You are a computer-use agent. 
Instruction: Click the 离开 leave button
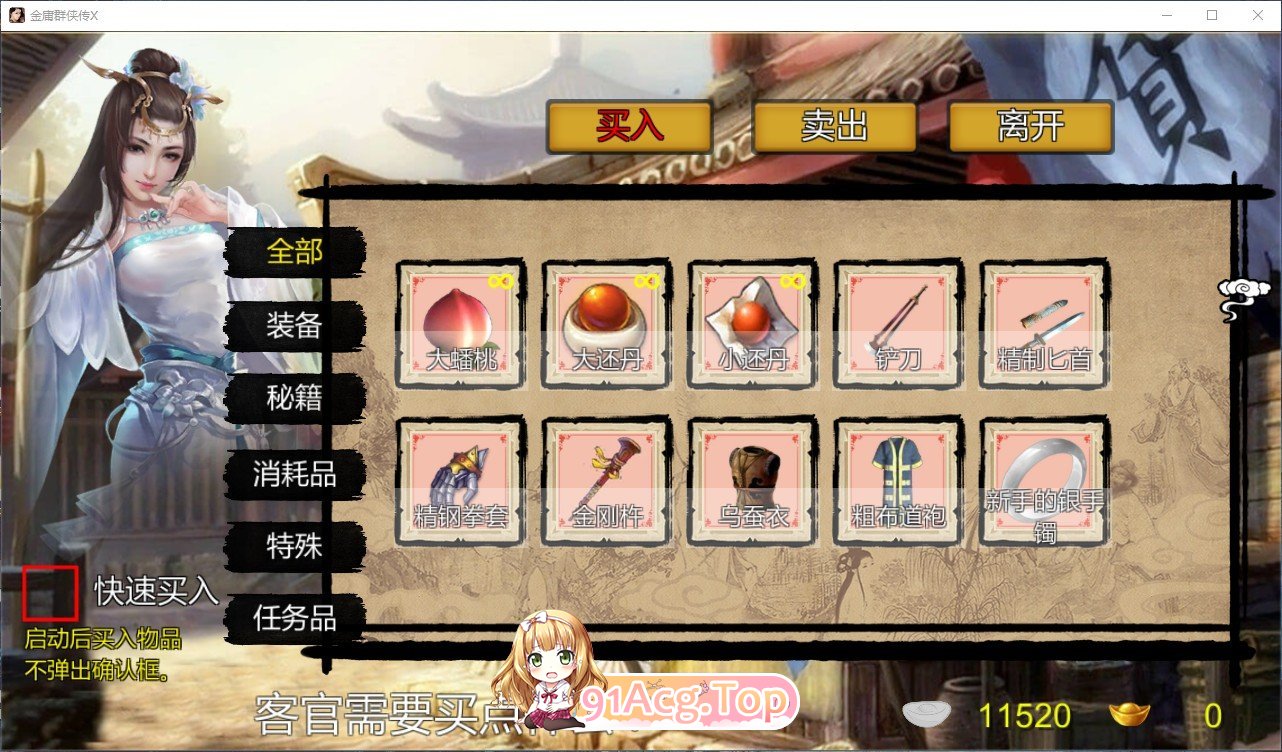1032,125
